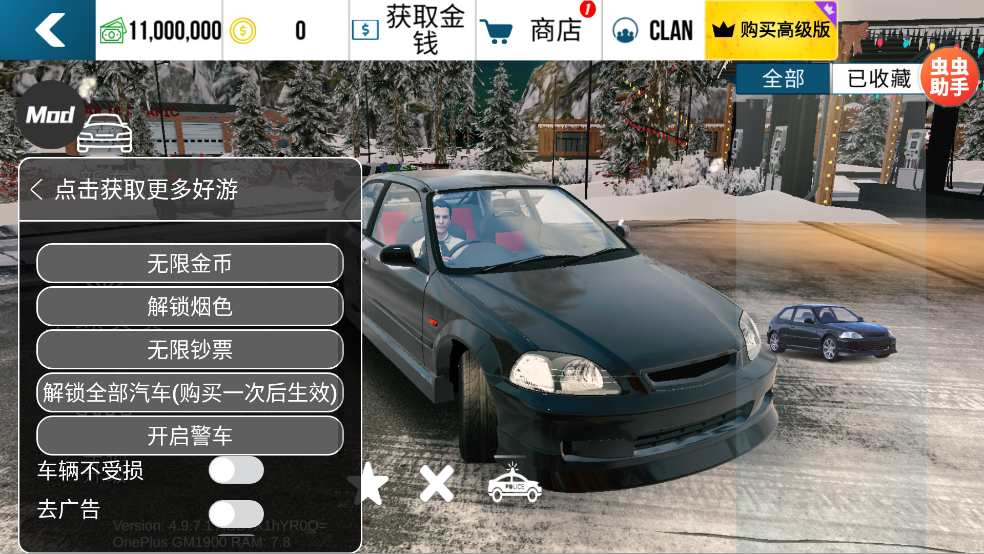This screenshot has width=984, height=554.
Task: Enable the 开启警车 police car option
Action: coord(190,435)
